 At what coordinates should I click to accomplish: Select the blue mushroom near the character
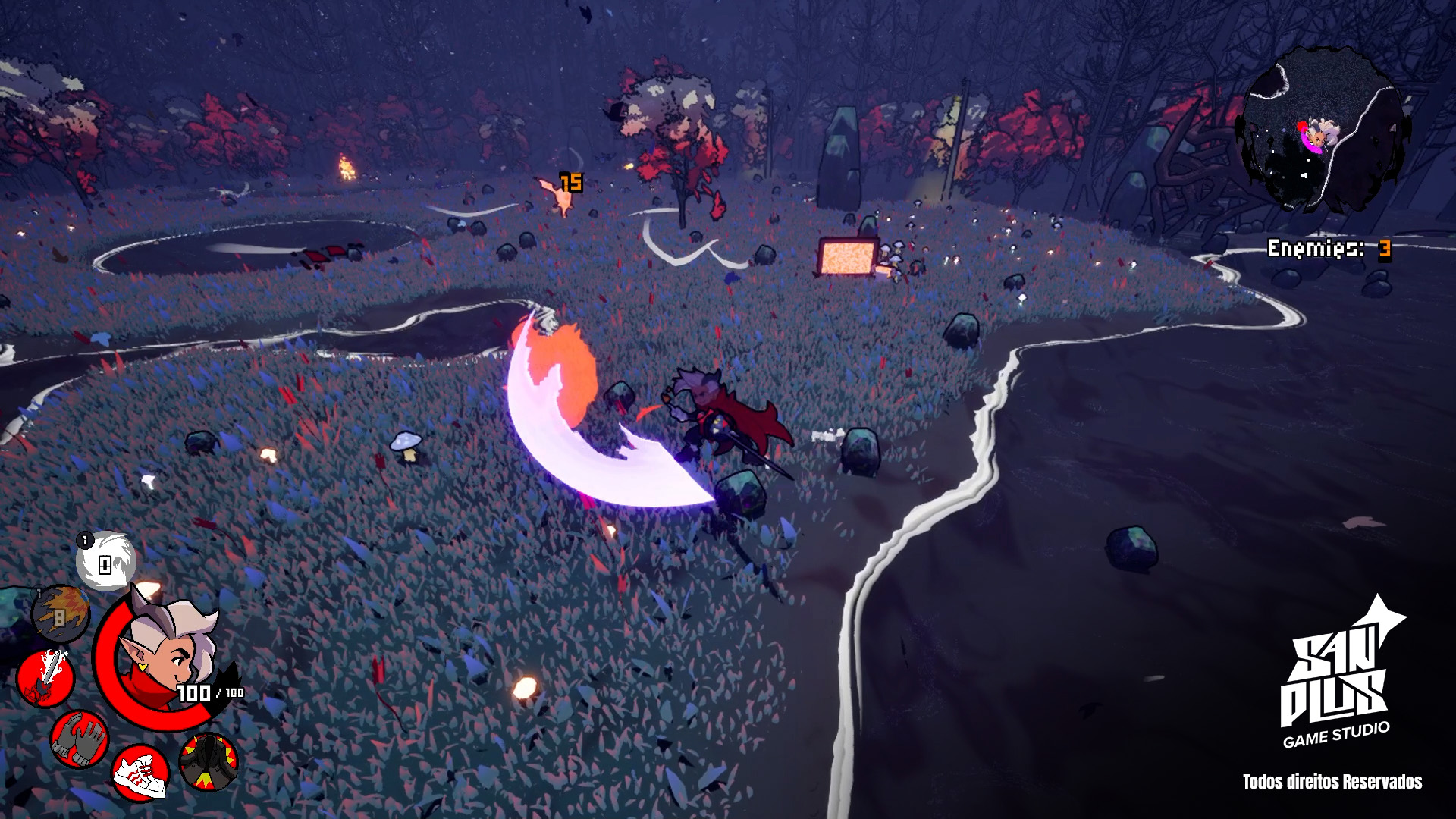[405, 444]
